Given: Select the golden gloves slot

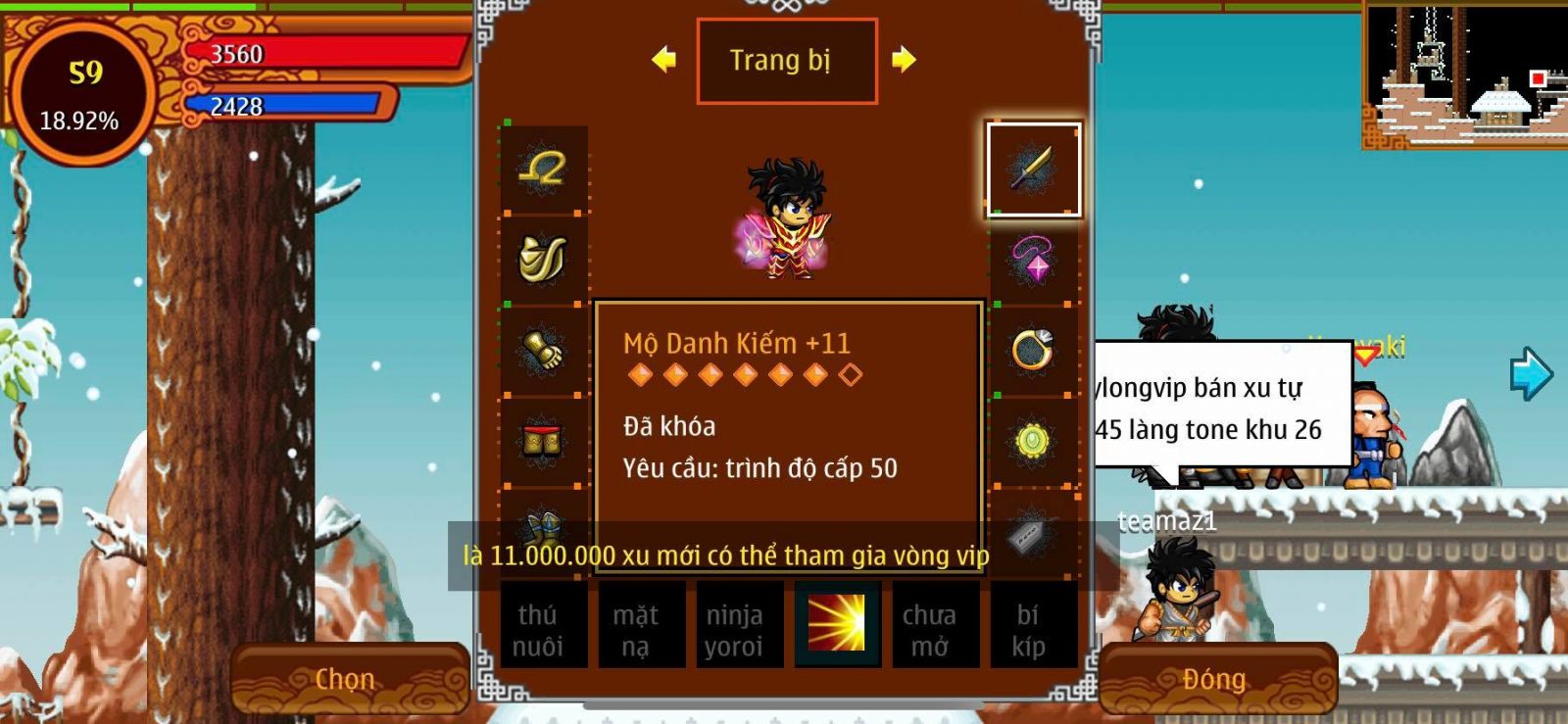Looking at the screenshot, I should point(543,350).
